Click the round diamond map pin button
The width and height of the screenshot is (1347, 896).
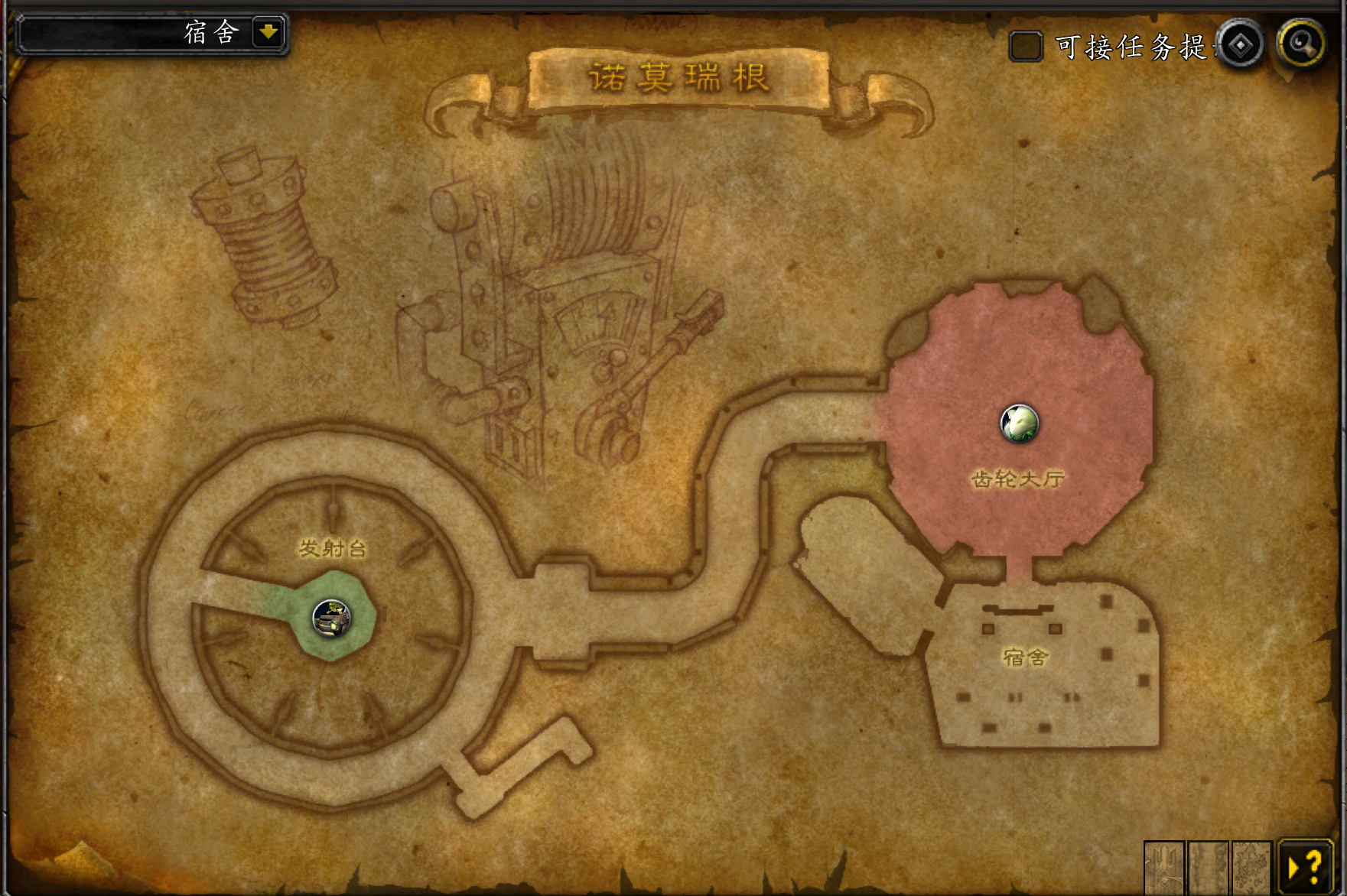coord(1240,45)
